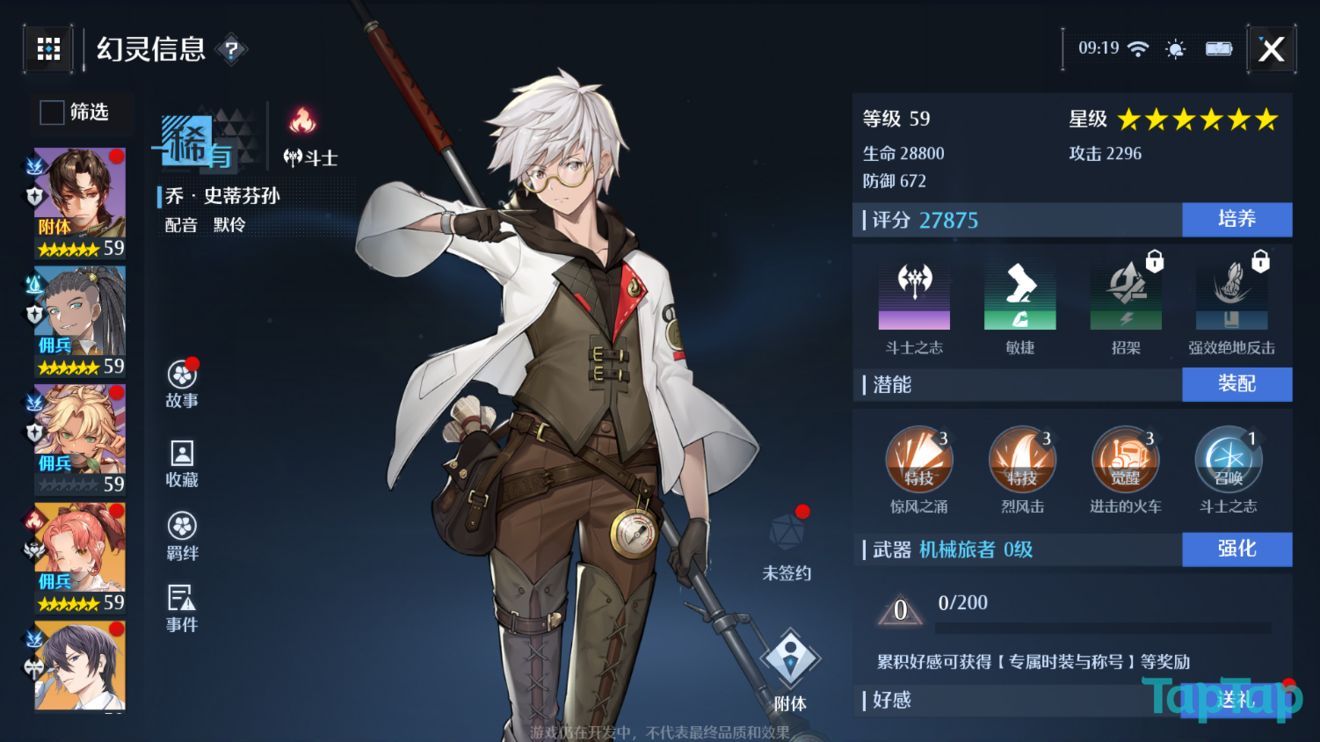Viewport: 1320px width, 742px height.
Task: Open the grid menu at top left
Action: pyautogui.click(x=47, y=48)
